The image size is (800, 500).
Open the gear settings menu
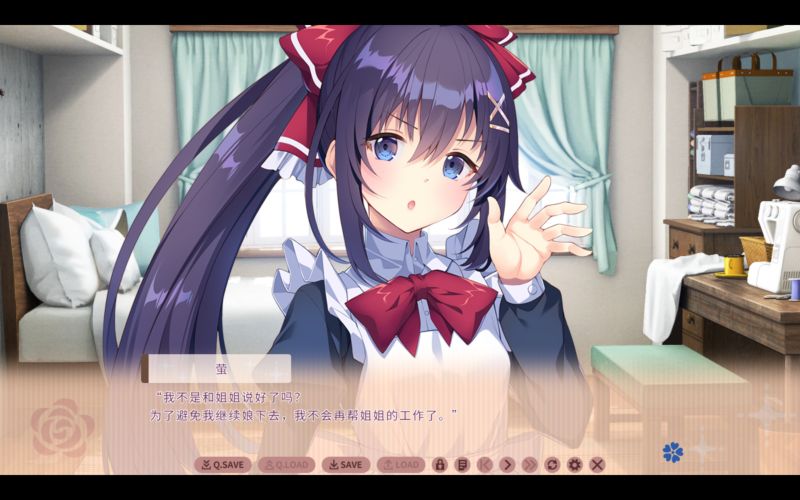pos(574,464)
